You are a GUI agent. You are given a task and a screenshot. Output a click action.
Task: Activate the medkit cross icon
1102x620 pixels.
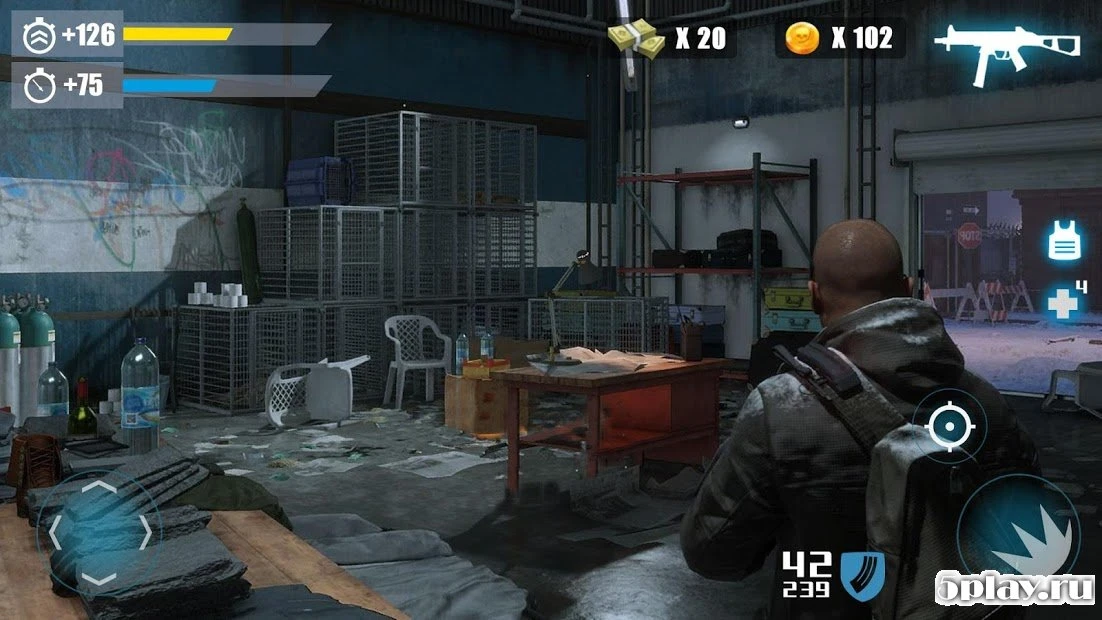pos(1063,302)
